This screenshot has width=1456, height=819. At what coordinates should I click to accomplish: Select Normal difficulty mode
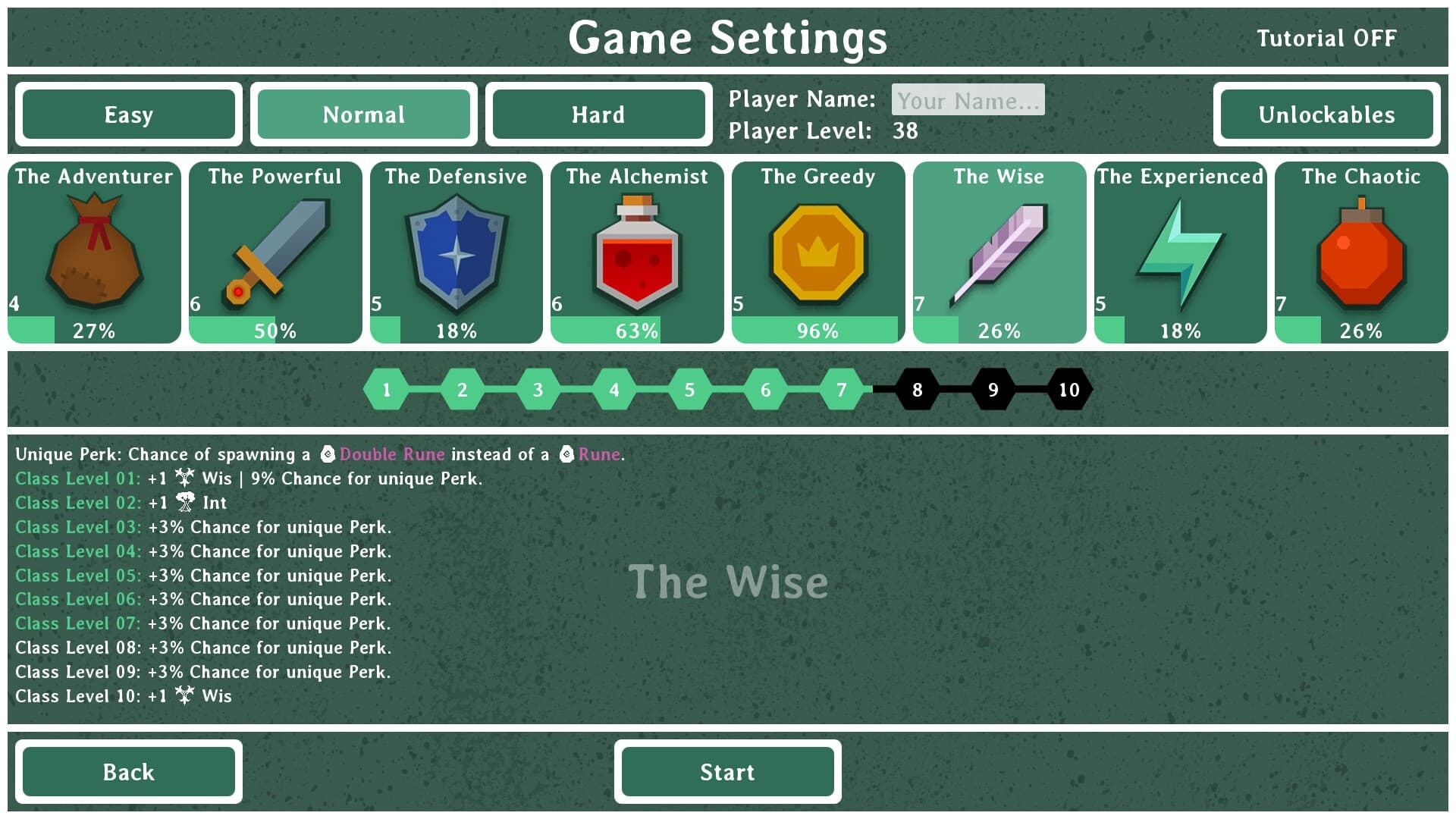(363, 115)
